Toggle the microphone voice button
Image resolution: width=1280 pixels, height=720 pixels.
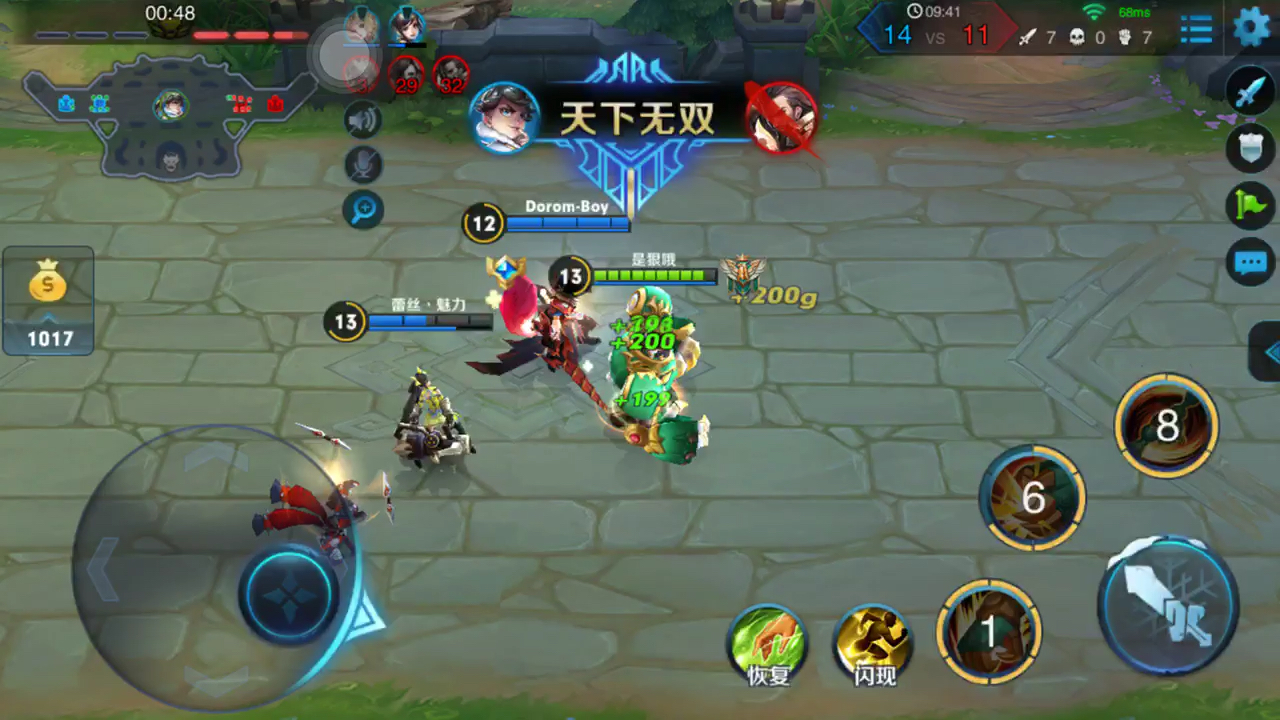[x=363, y=165]
